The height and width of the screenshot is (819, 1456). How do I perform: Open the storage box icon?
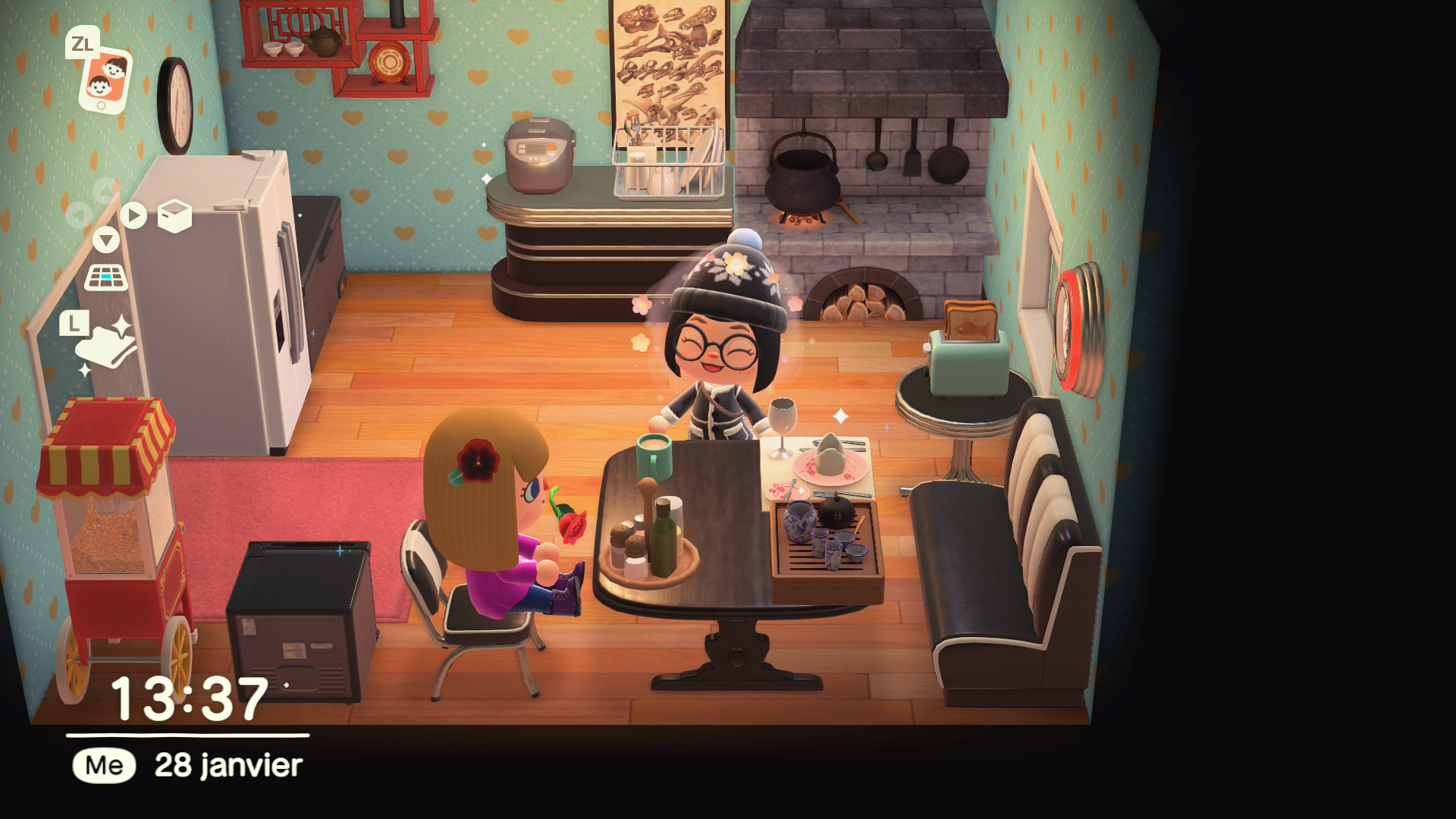[x=174, y=216]
